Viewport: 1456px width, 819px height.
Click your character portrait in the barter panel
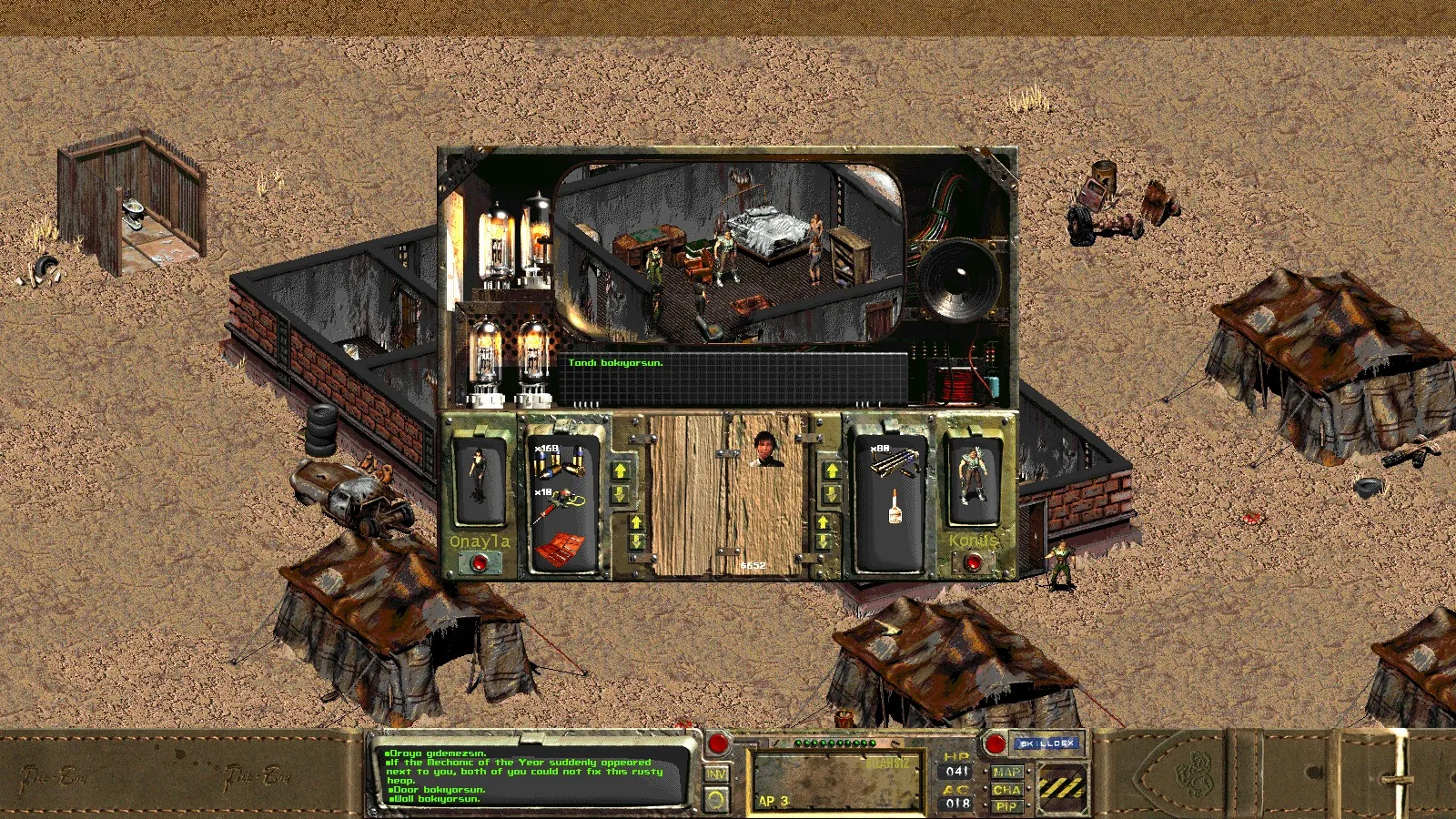[479, 476]
